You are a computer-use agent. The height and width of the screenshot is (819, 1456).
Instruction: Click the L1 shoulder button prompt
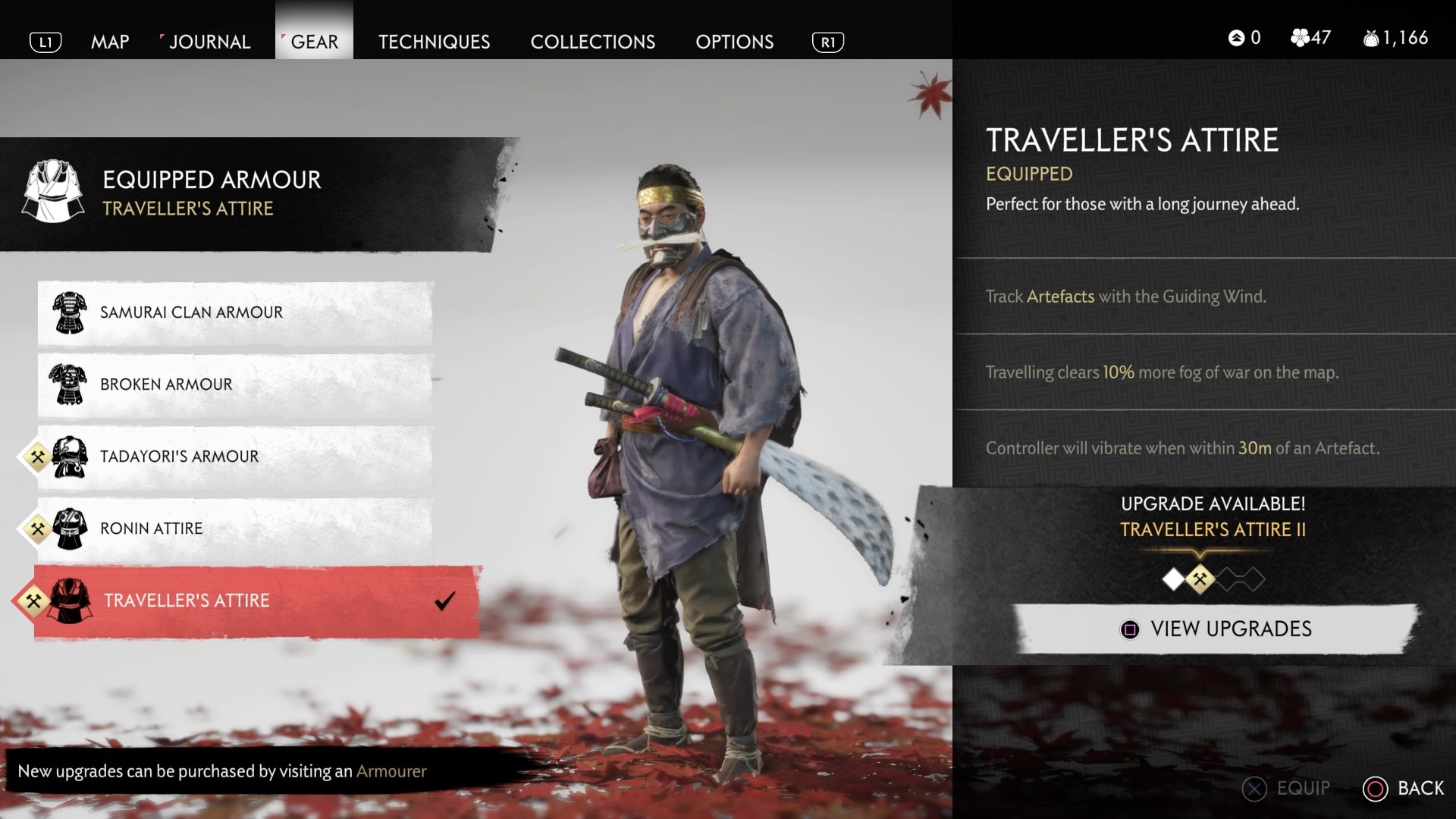point(45,42)
